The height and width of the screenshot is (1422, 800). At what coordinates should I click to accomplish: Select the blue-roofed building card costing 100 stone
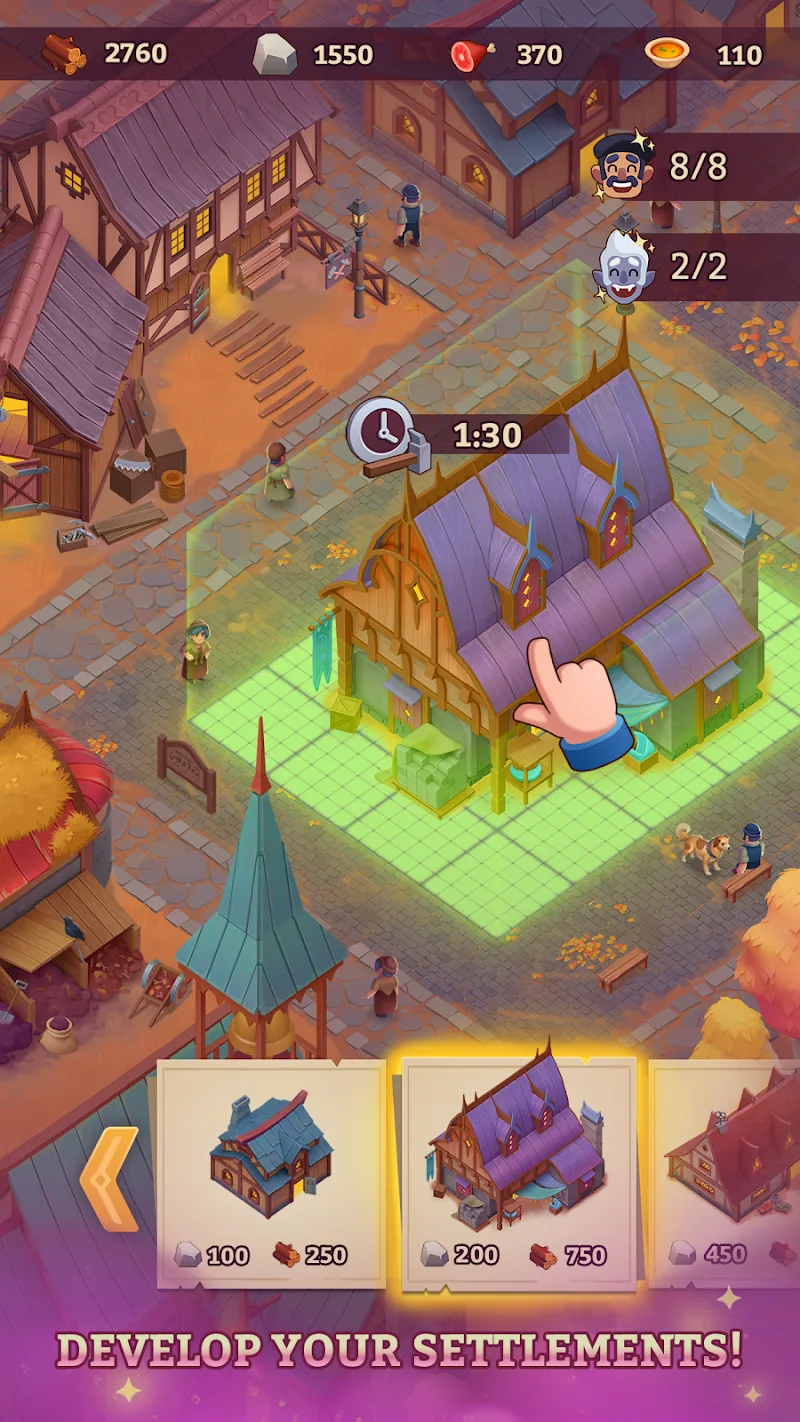pyautogui.click(x=271, y=1173)
